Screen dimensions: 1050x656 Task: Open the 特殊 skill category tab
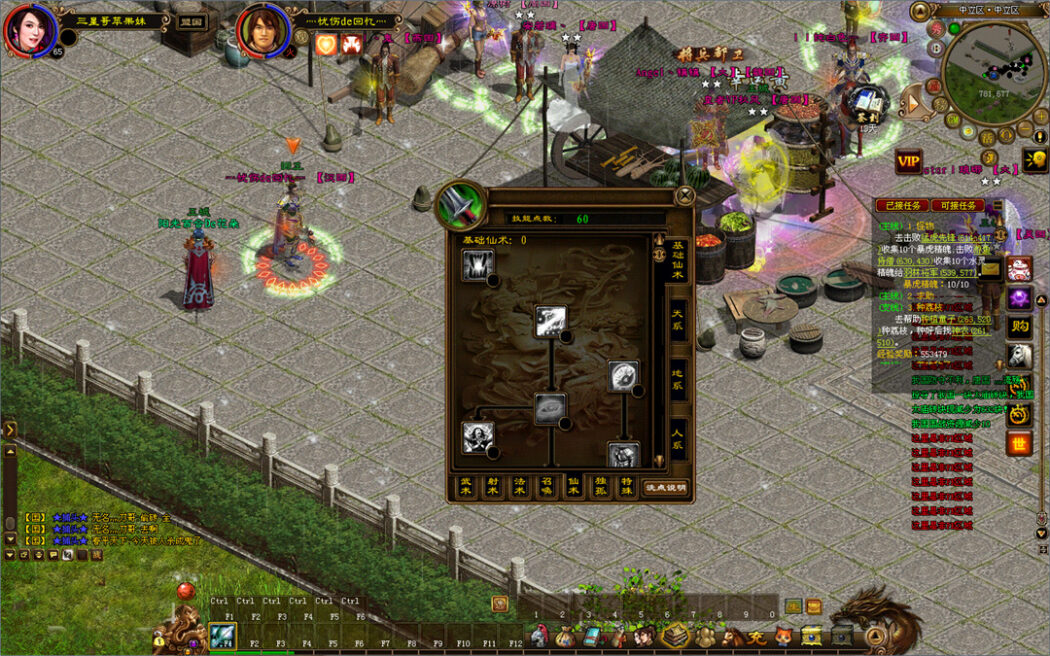(x=626, y=488)
